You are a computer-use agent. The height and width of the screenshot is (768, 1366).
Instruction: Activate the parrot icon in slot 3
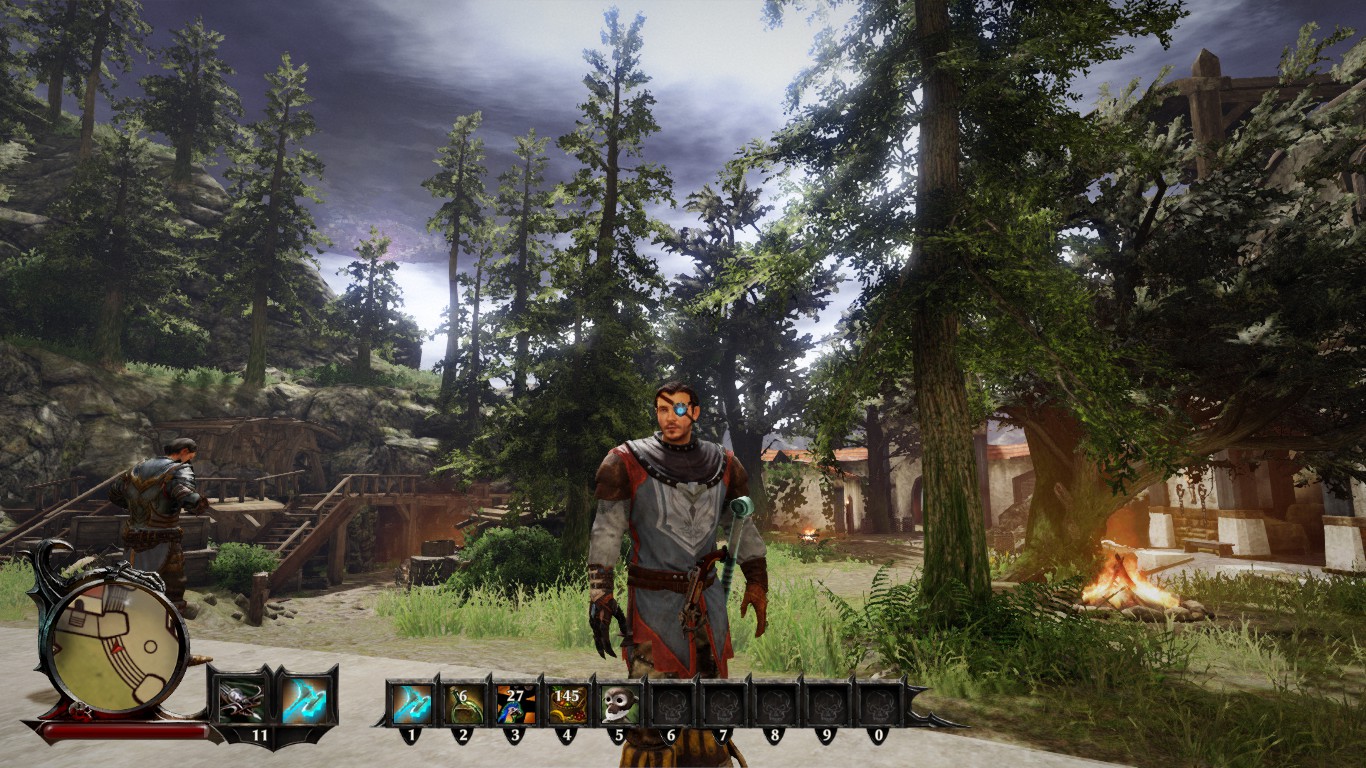(516, 704)
